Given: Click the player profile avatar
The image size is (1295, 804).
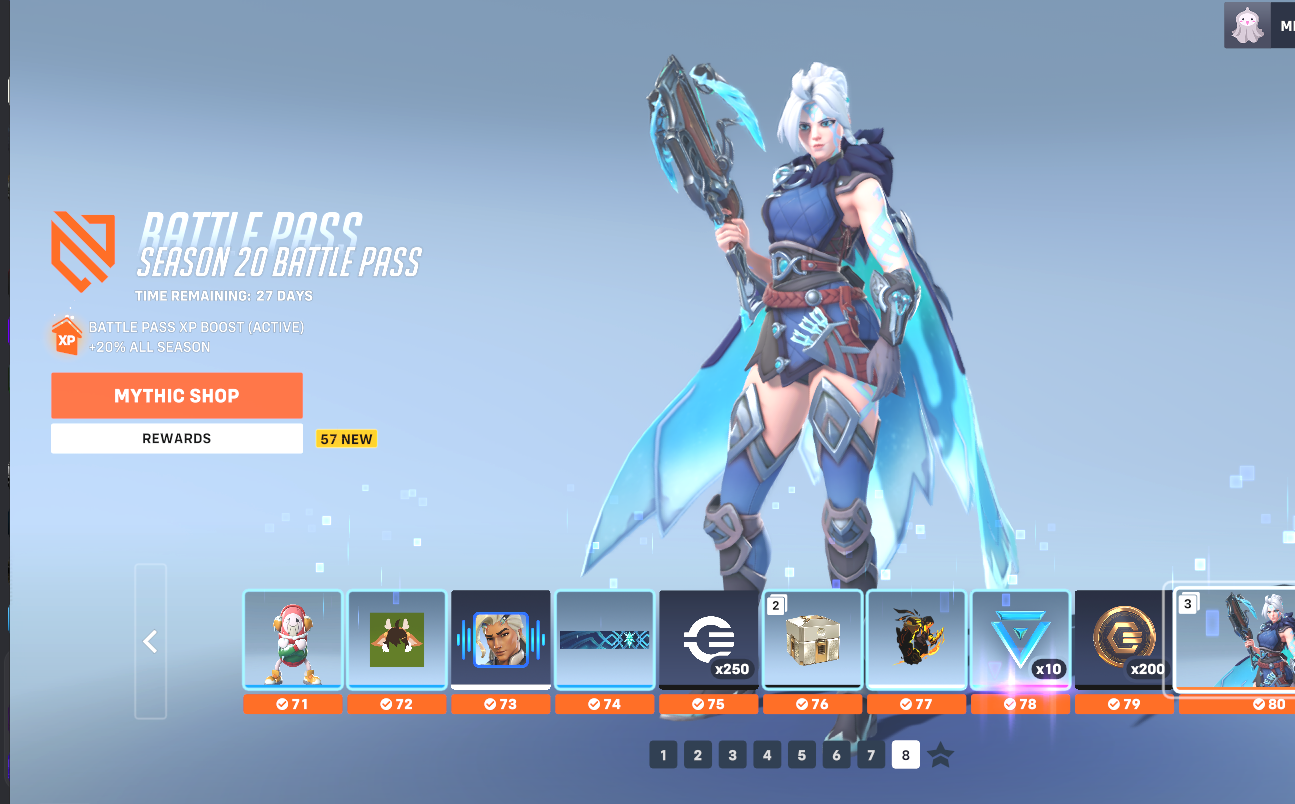Looking at the screenshot, I should click(1245, 26).
